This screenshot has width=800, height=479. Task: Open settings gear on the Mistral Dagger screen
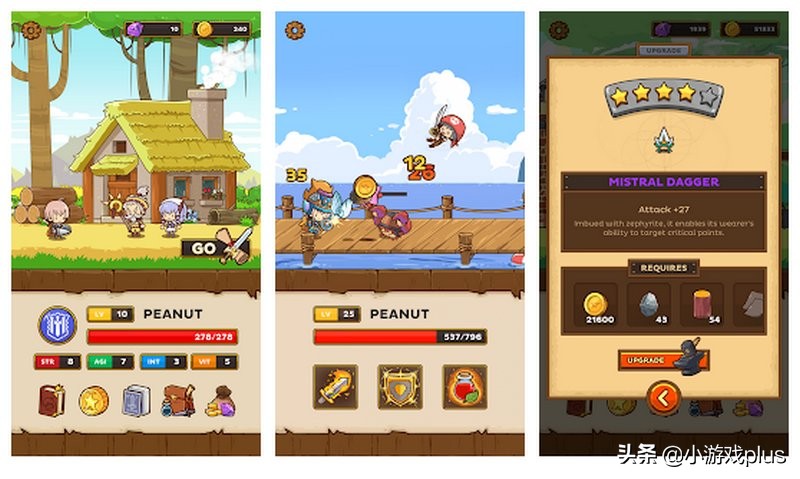559,30
